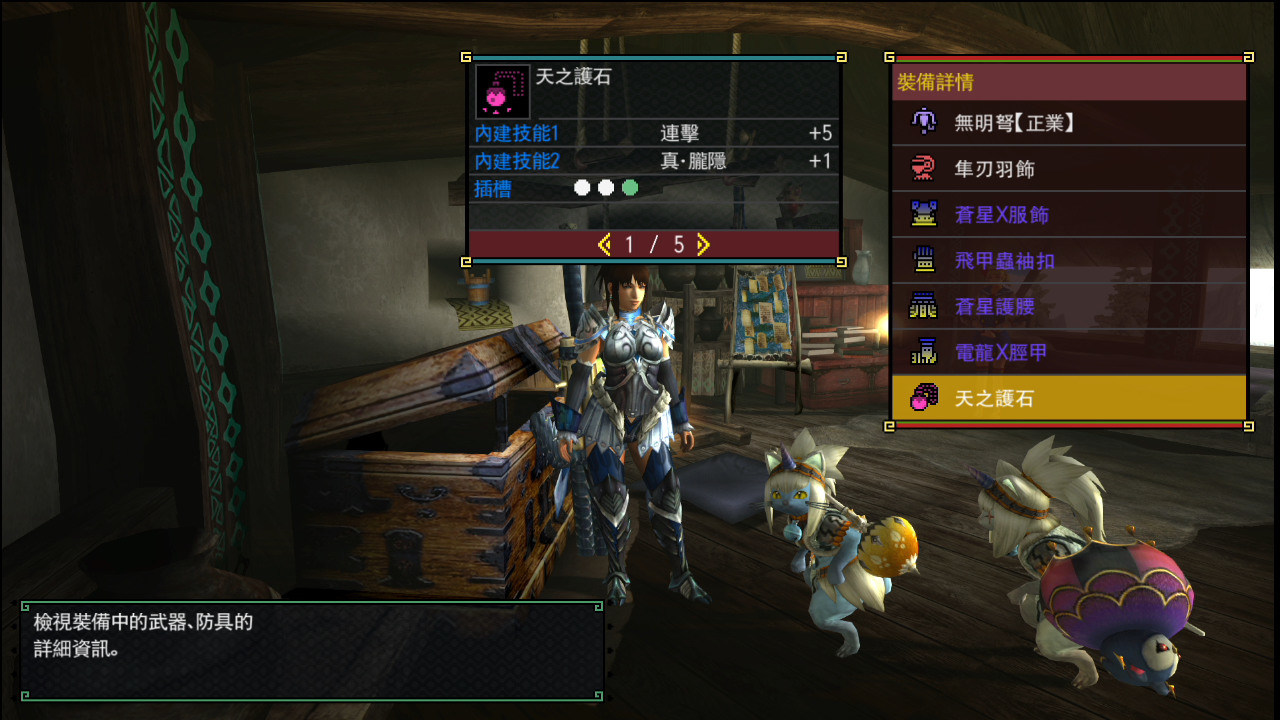The width and height of the screenshot is (1280, 720).
Task: Go to next detail page arrow
Action: click(704, 245)
